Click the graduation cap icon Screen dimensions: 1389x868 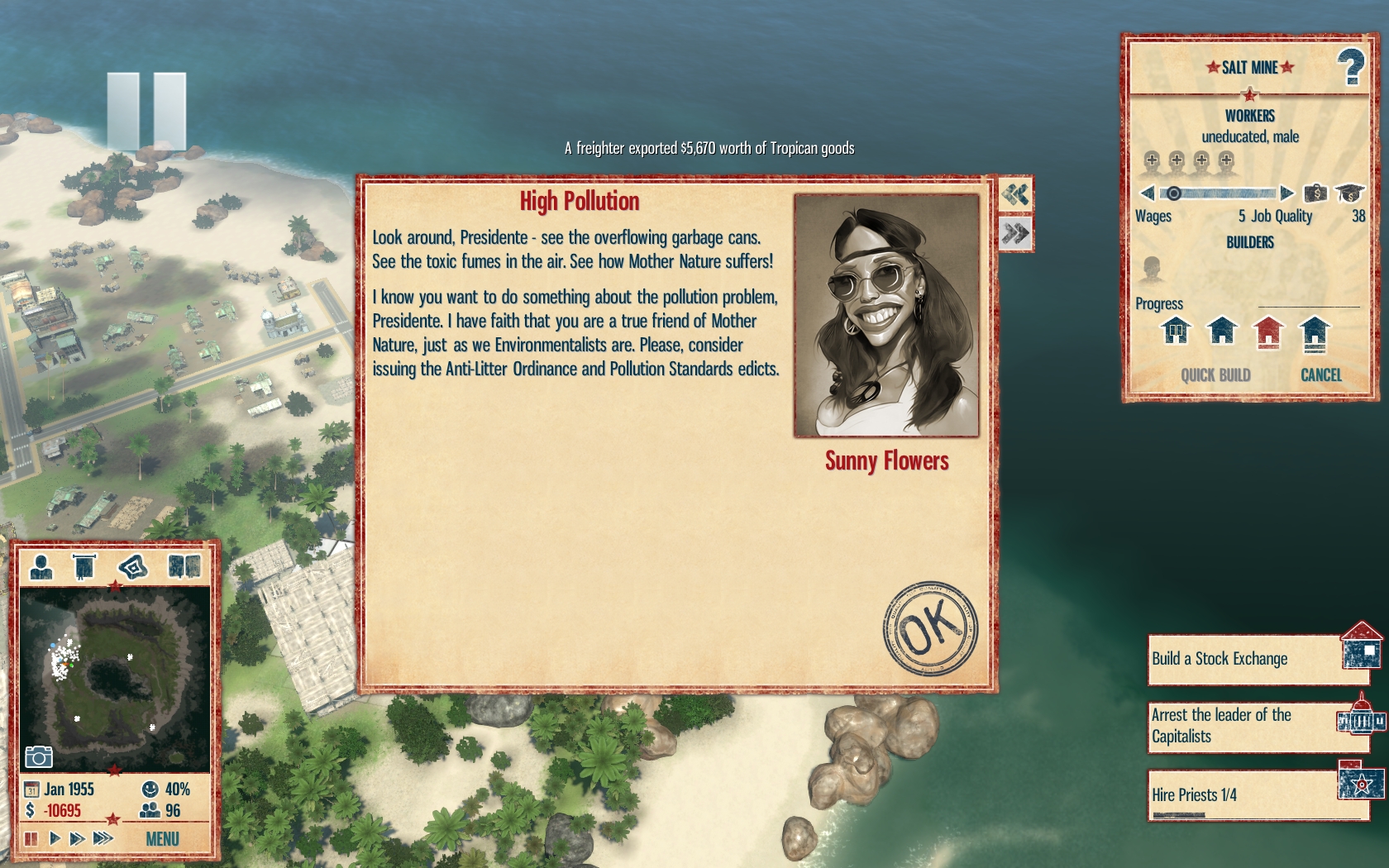(1349, 193)
